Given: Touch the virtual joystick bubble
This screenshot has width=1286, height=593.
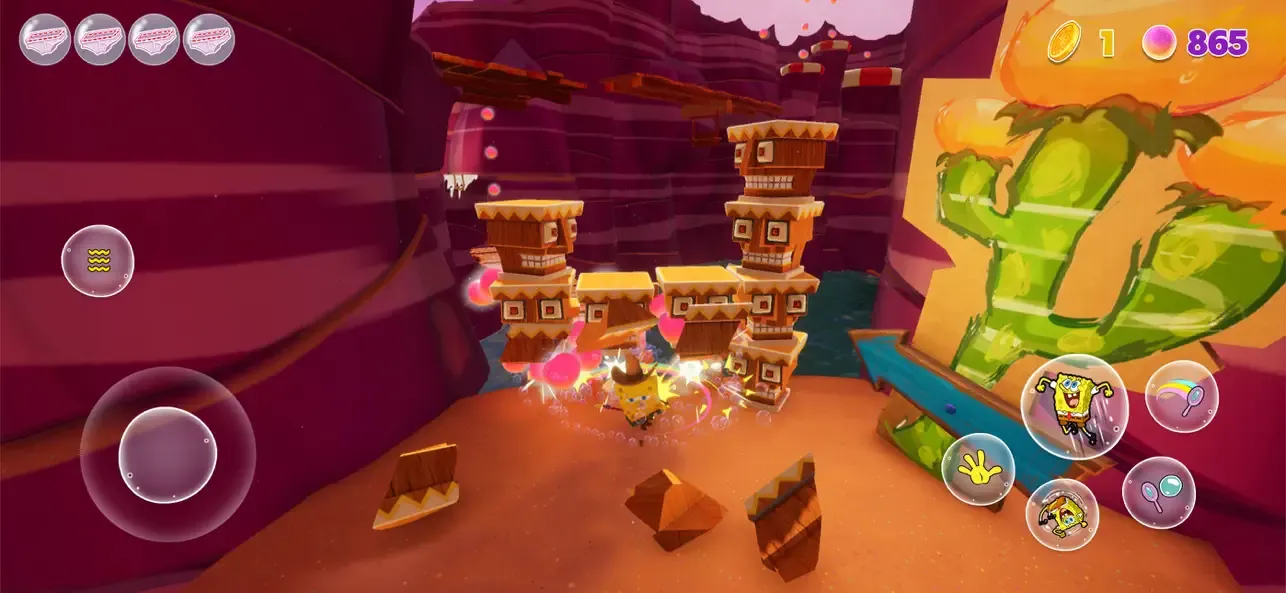Looking at the screenshot, I should tap(168, 455).
